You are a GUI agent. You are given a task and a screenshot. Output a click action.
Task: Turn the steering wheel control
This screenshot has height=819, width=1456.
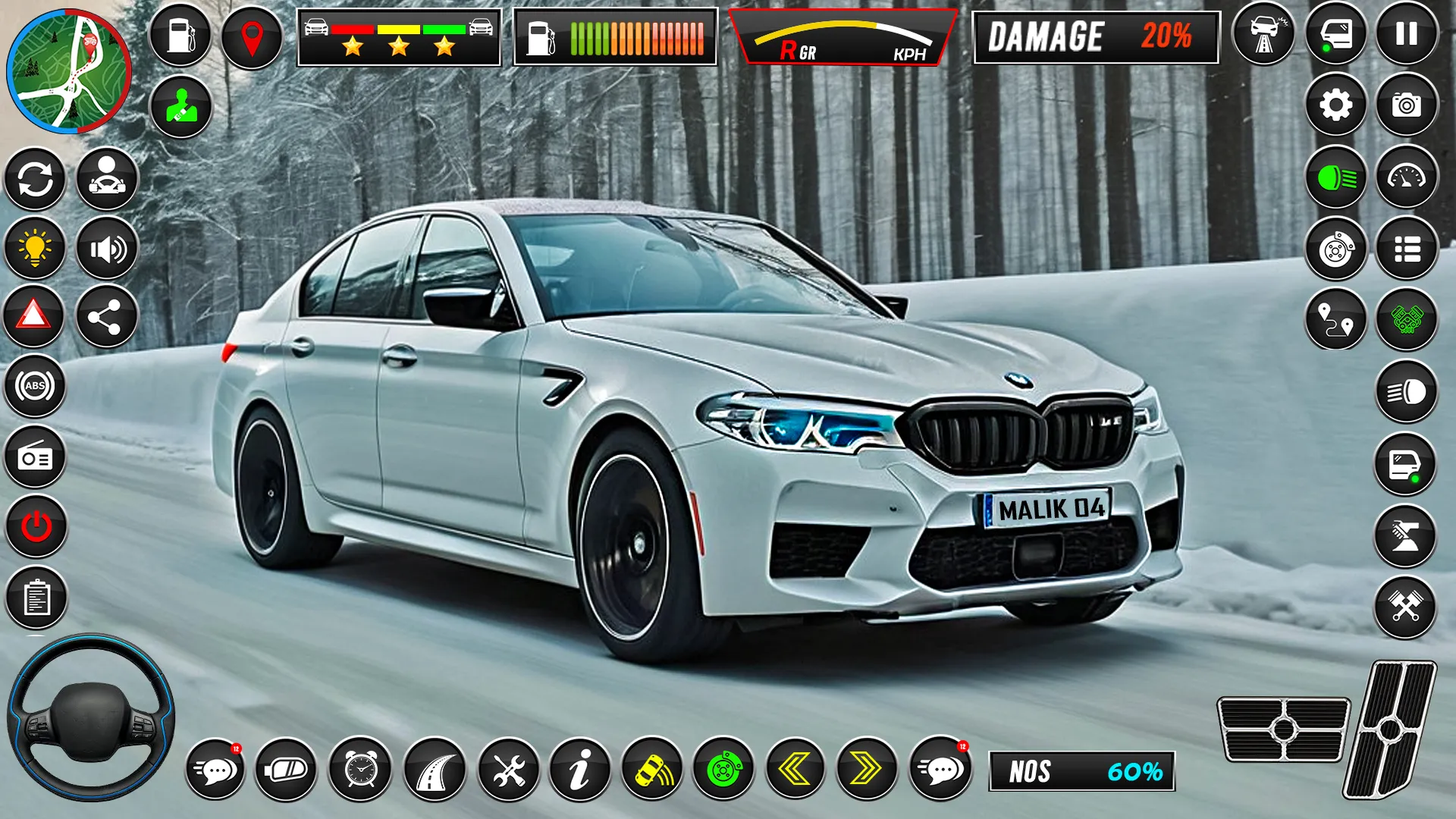91,717
